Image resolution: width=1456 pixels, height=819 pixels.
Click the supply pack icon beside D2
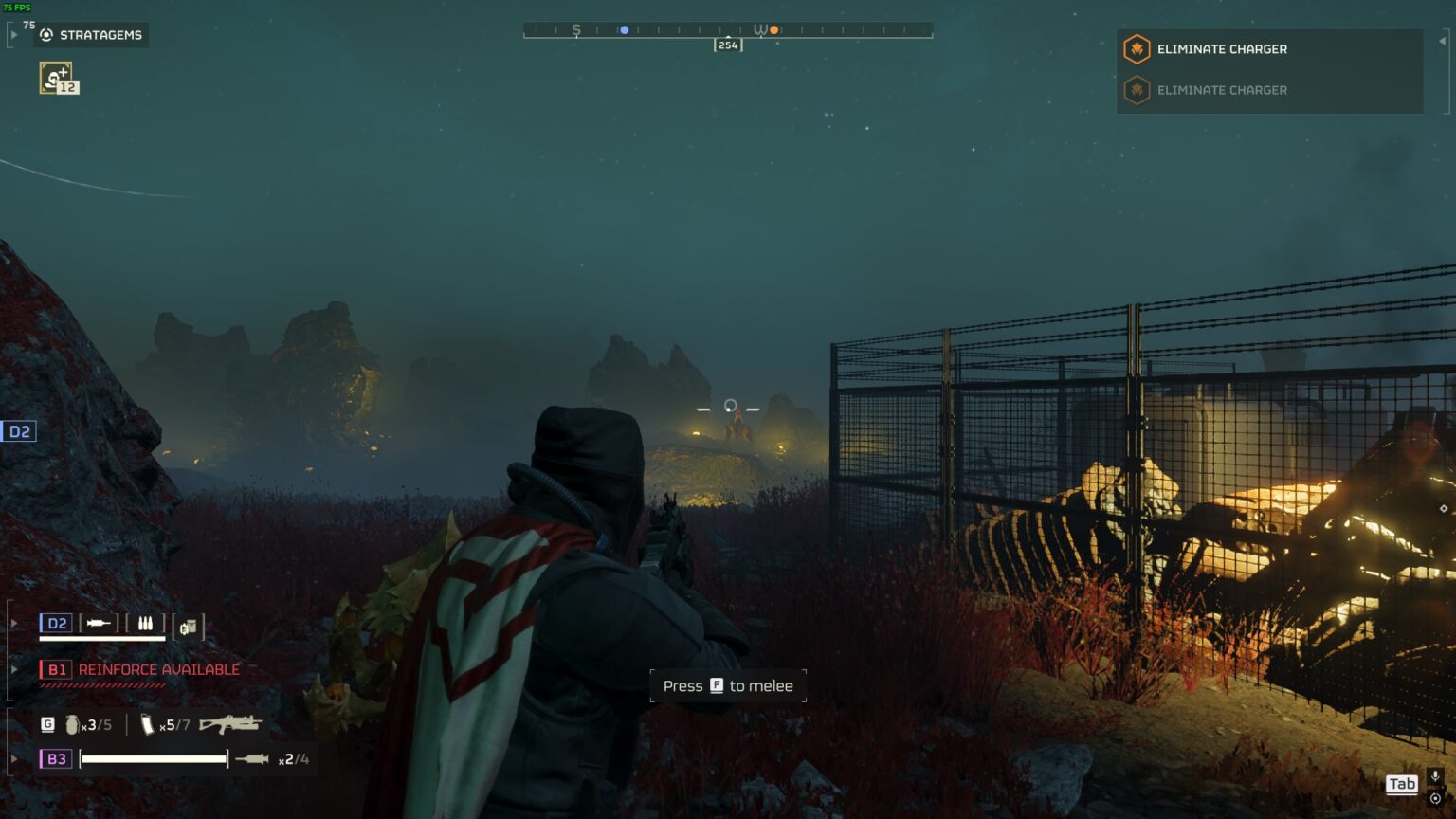188,627
